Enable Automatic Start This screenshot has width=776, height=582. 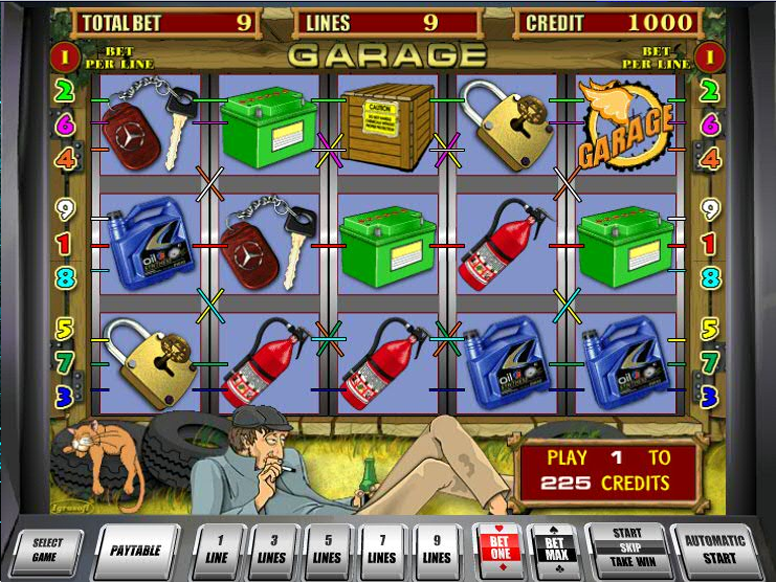tap(714, 549)
